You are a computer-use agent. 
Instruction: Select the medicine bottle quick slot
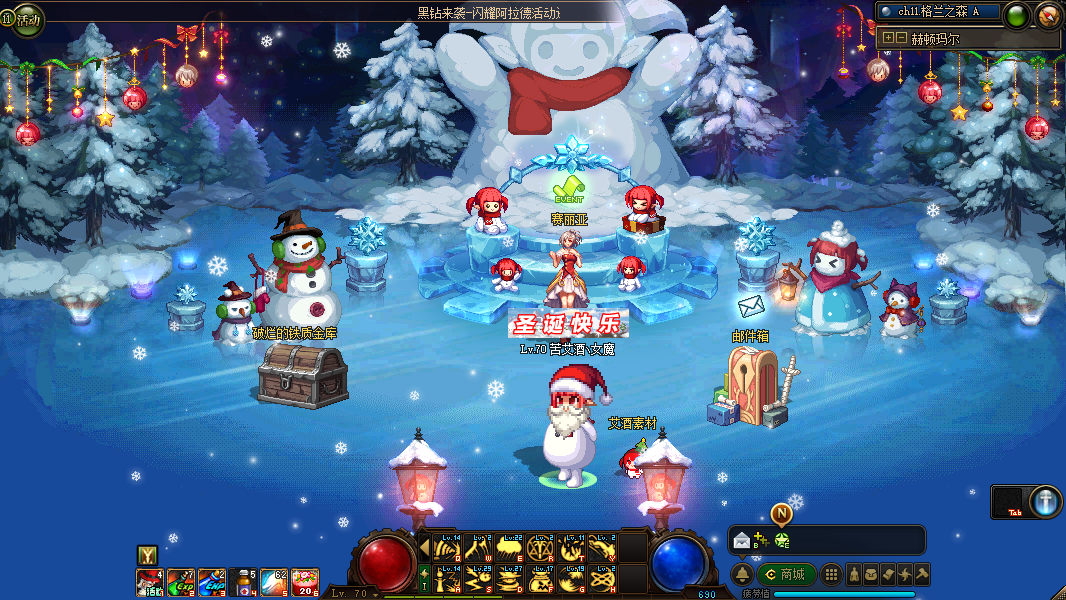(243, 581)
